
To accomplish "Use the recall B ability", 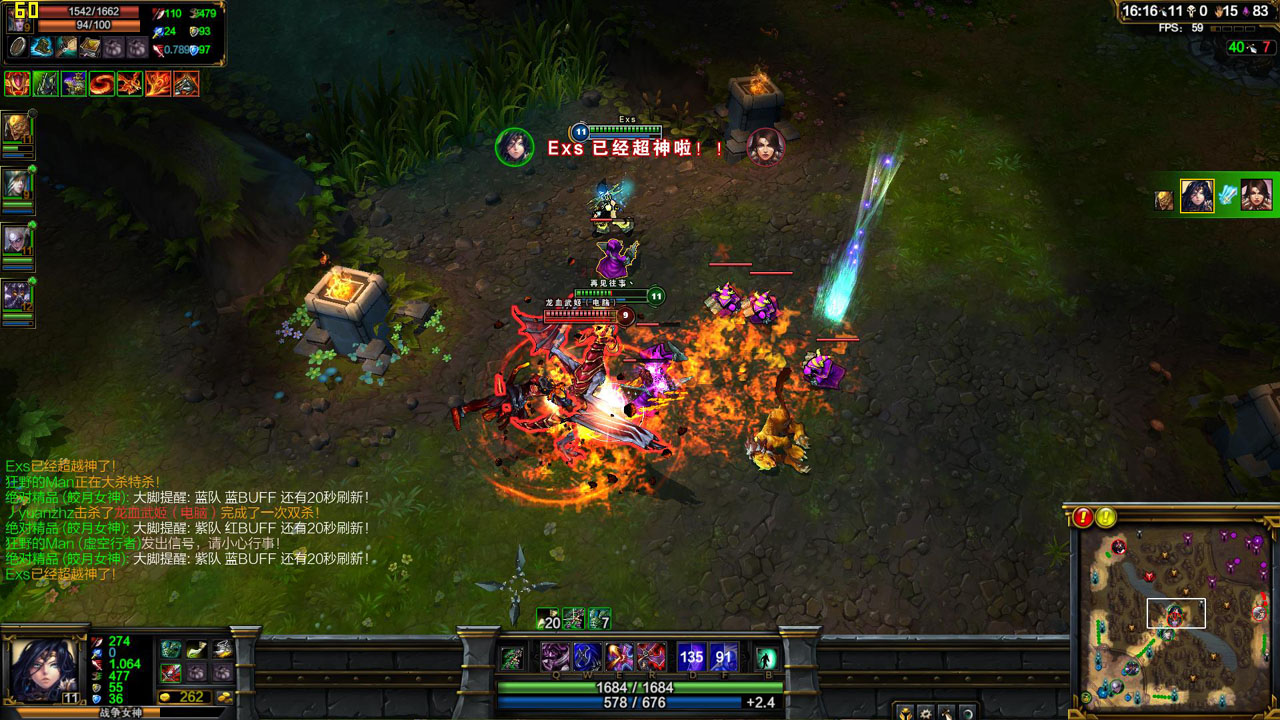I will [x=766, y=658].
